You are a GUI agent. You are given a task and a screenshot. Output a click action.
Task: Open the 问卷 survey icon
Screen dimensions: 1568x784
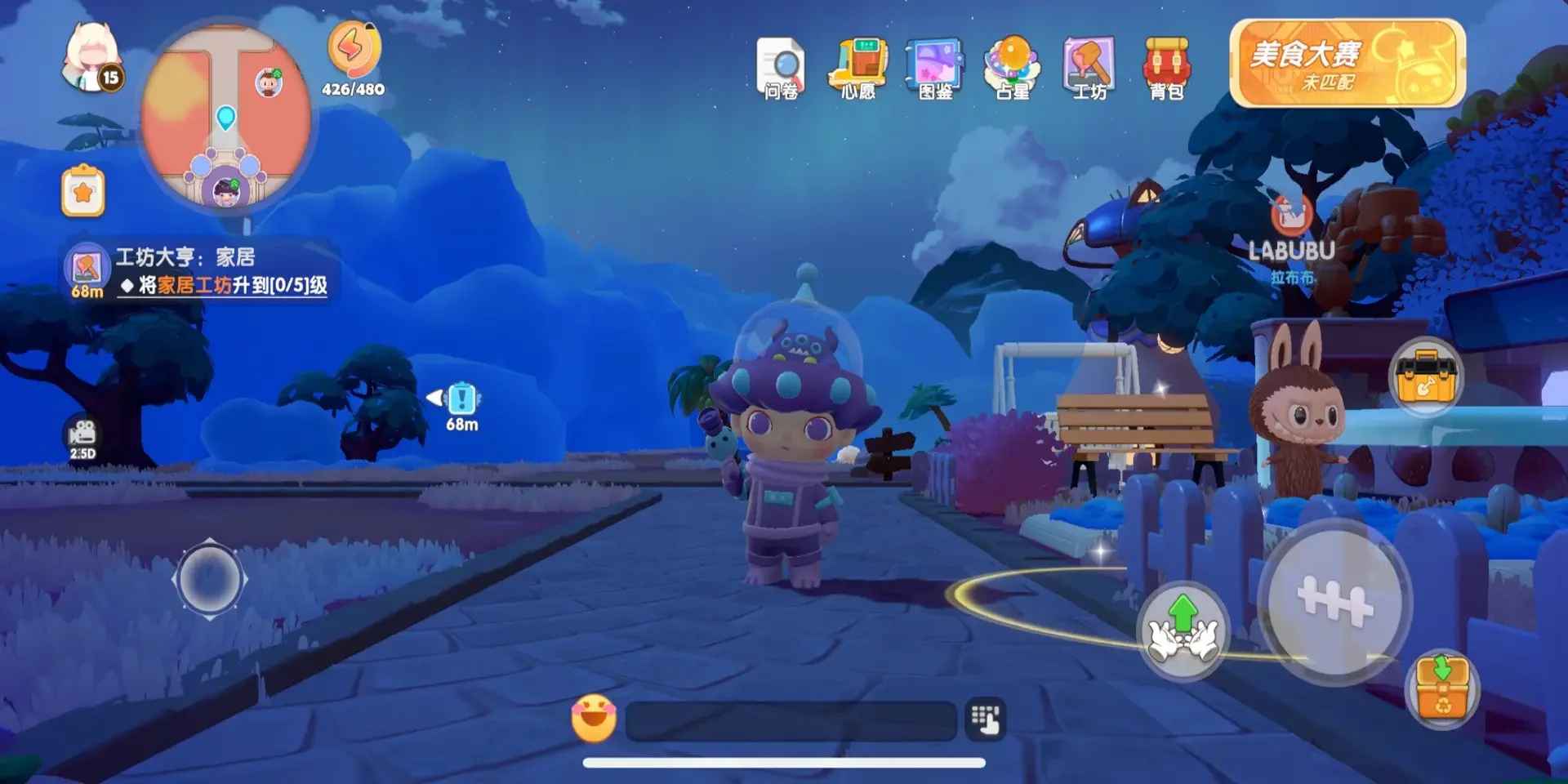[781, 68]
